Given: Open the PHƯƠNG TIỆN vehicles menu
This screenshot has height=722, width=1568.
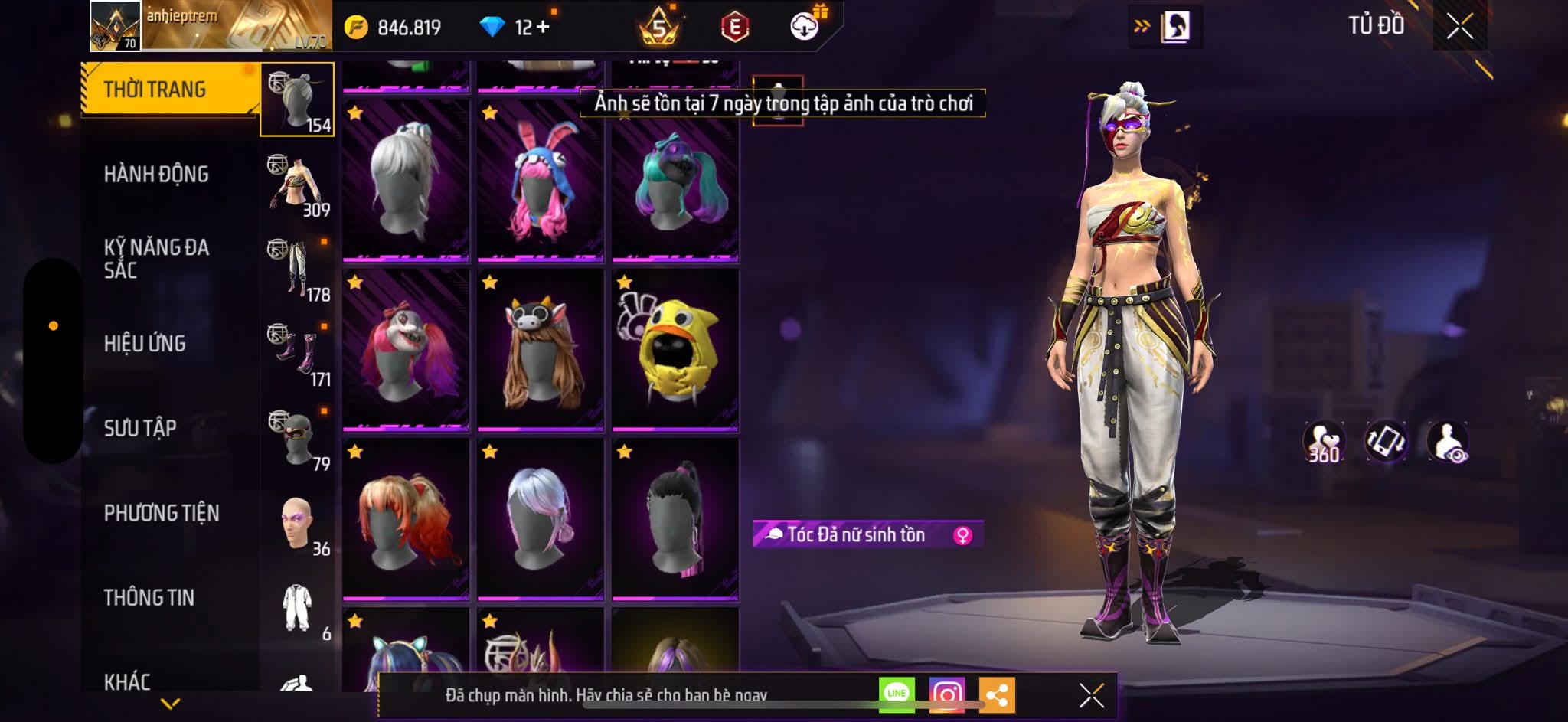Looking at the screenshot, I should (162, 513).
